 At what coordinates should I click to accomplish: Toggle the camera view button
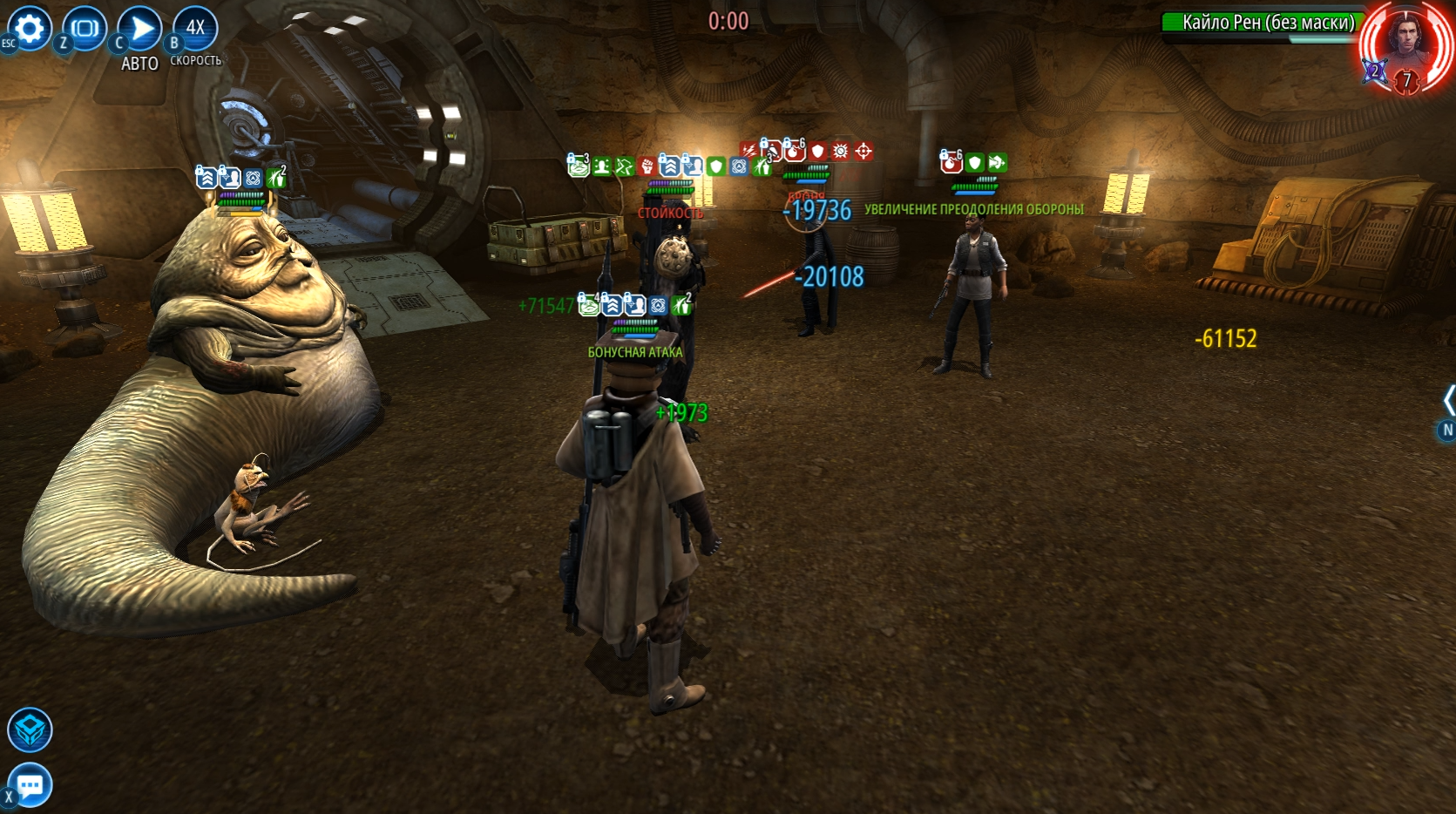pos(85,29)
